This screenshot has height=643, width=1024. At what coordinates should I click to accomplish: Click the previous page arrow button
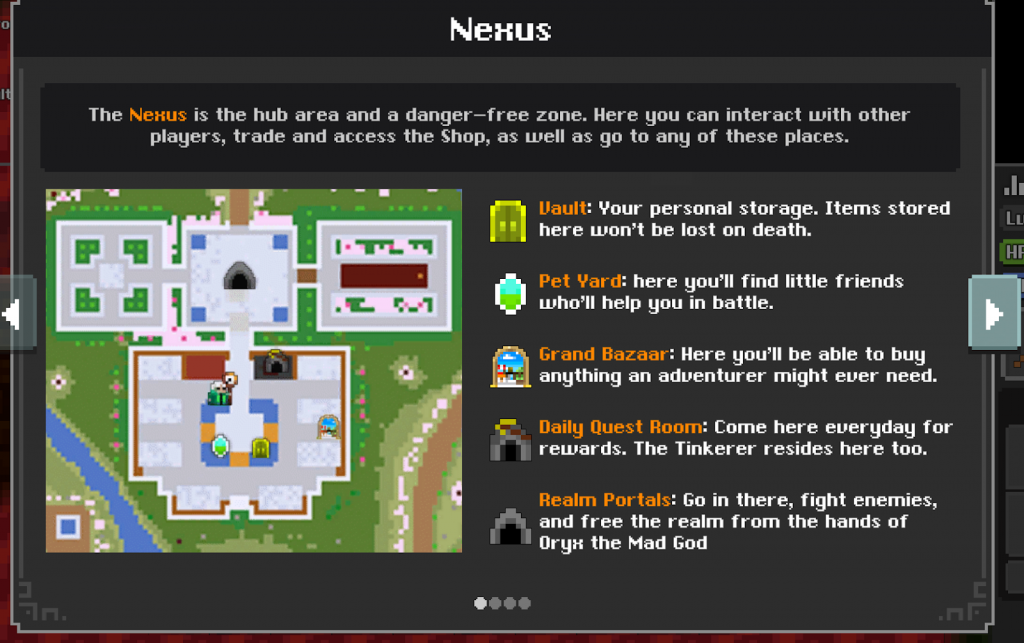point(16,314)
